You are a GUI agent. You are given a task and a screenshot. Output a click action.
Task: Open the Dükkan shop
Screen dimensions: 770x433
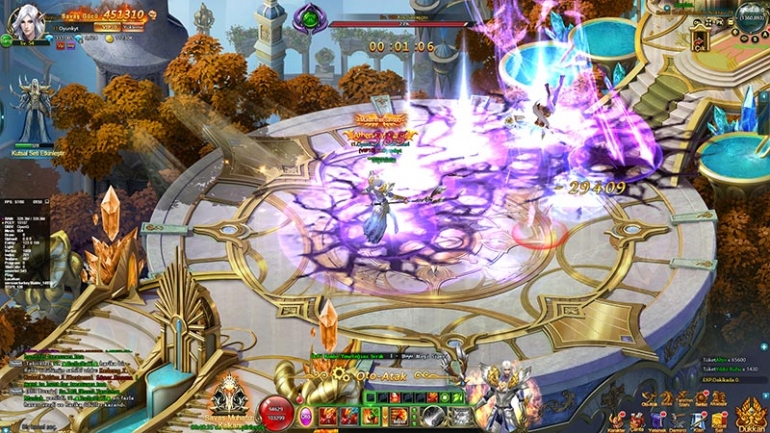coord(749,414)
